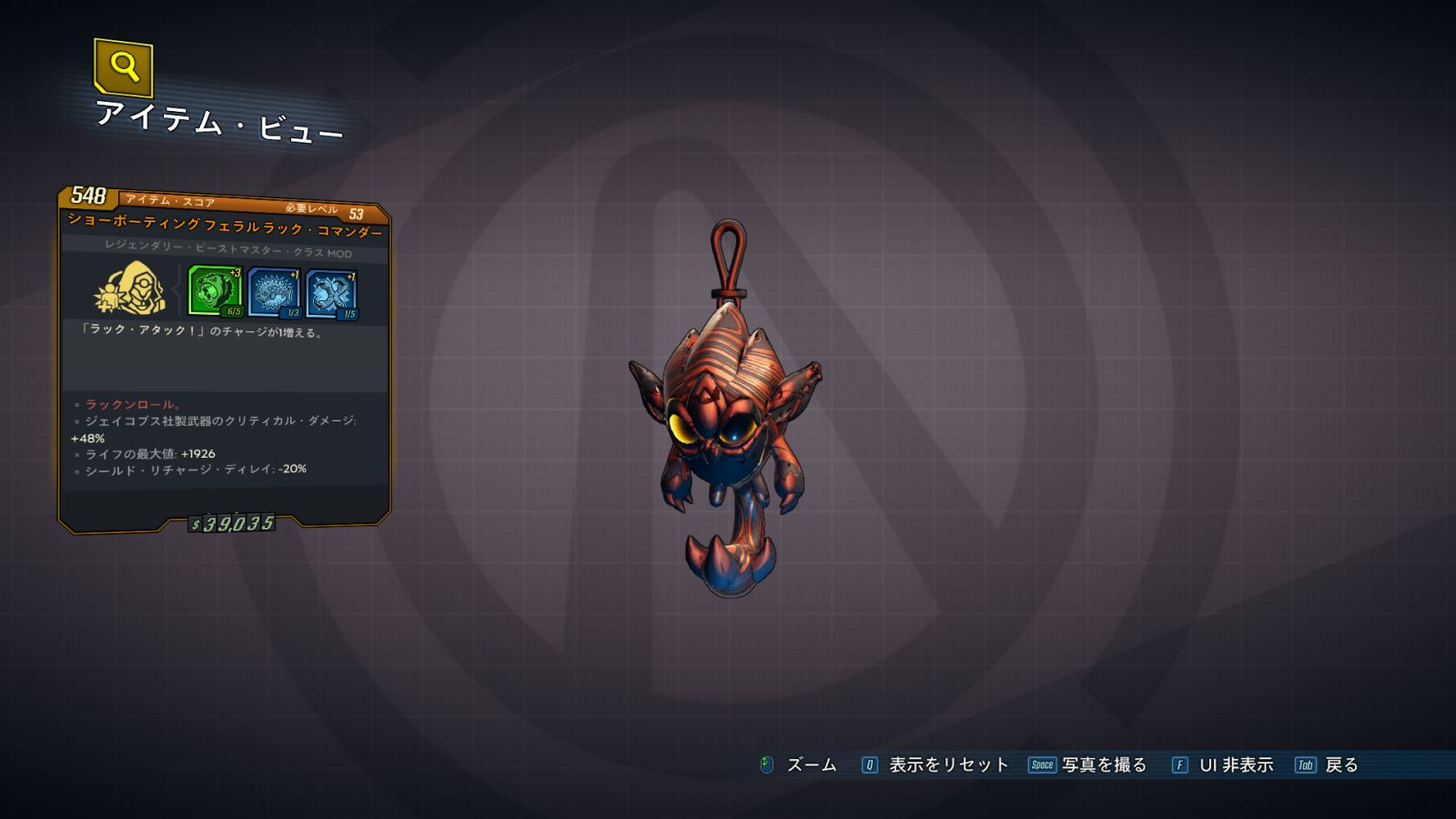Image resolution: width=1456 pixels, height=819 pixels.
Task: Select the blue skill icon marked 1/5
Action: click(x=331, y=295)
